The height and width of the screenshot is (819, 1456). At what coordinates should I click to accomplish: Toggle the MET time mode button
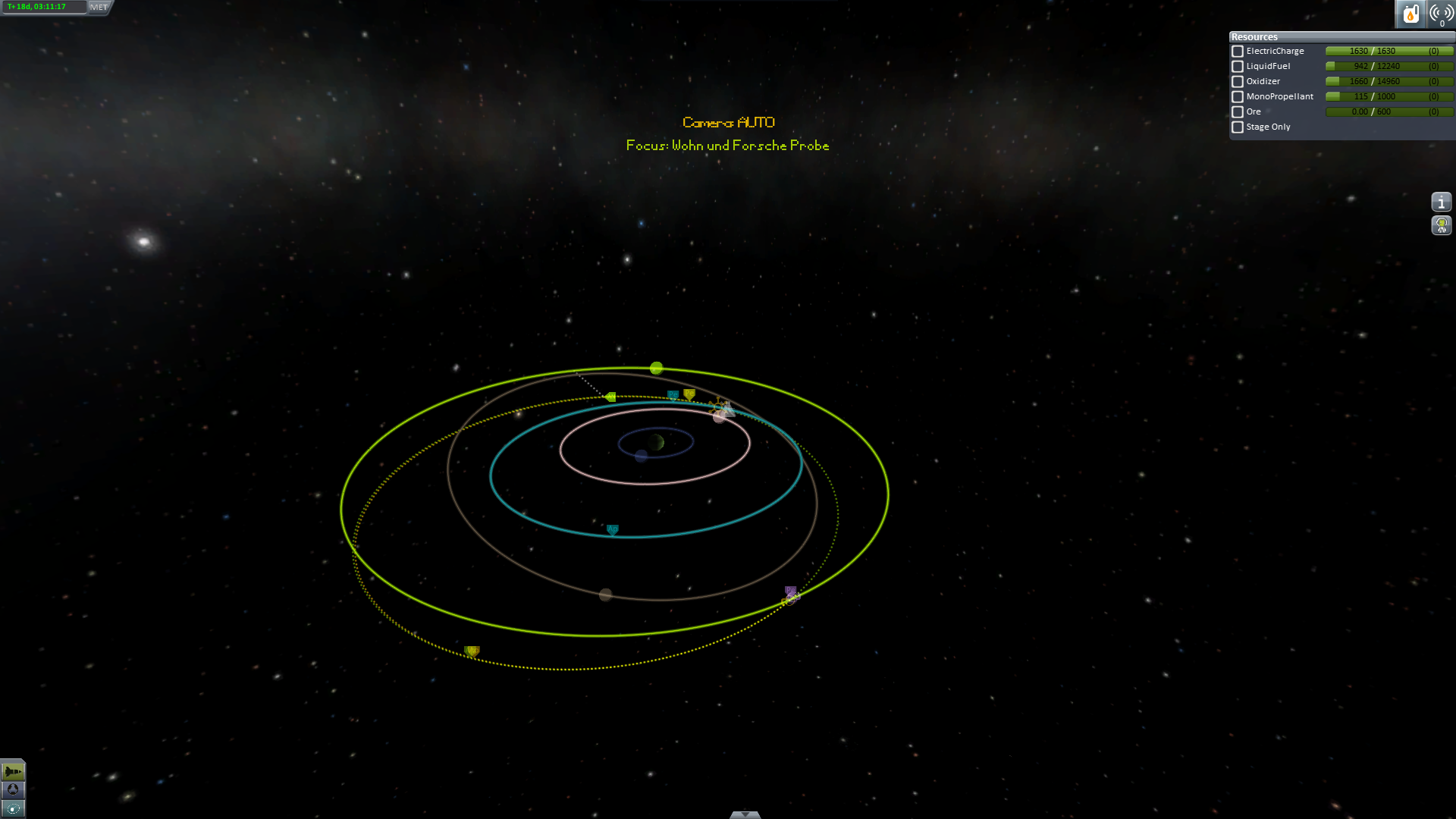[99, 7]
